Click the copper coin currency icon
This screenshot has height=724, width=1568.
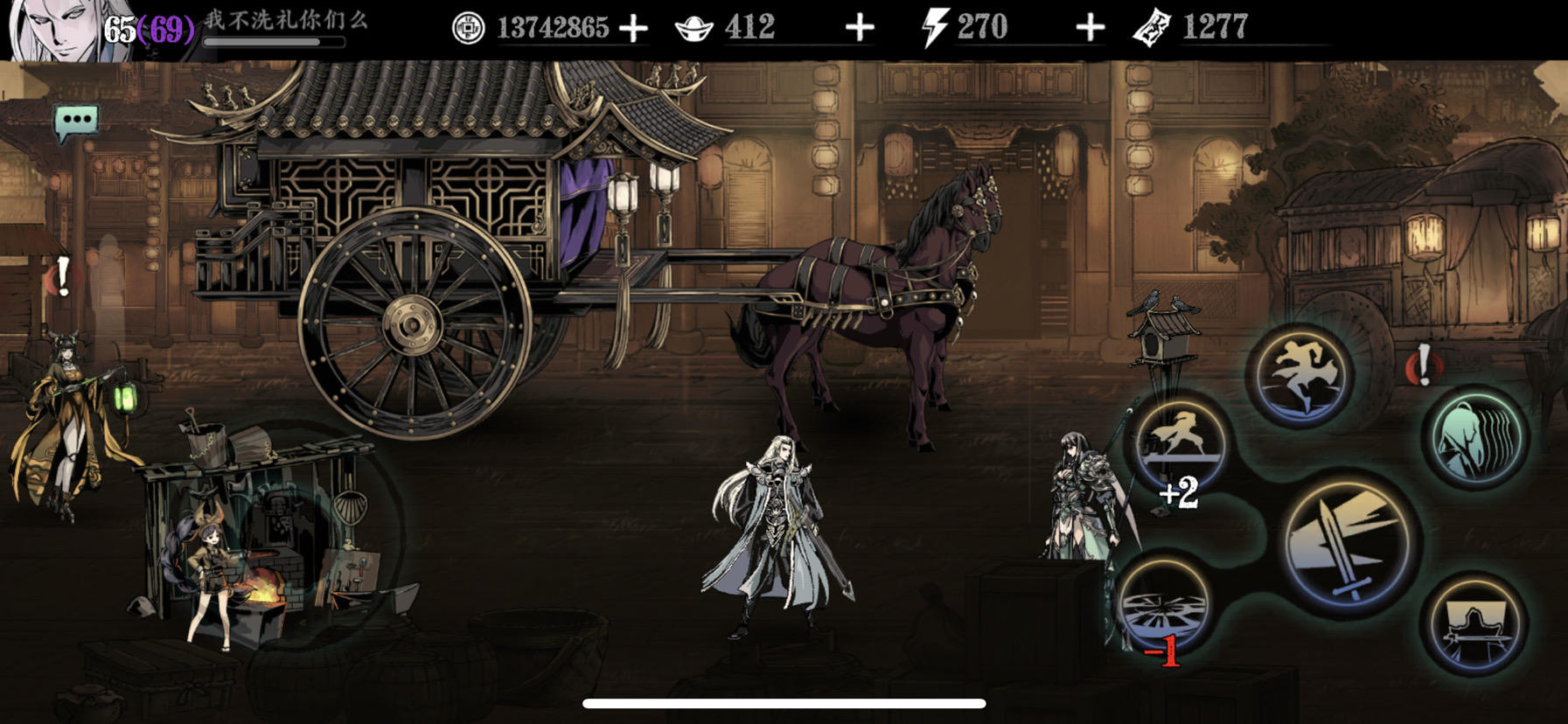coord(468,27)
